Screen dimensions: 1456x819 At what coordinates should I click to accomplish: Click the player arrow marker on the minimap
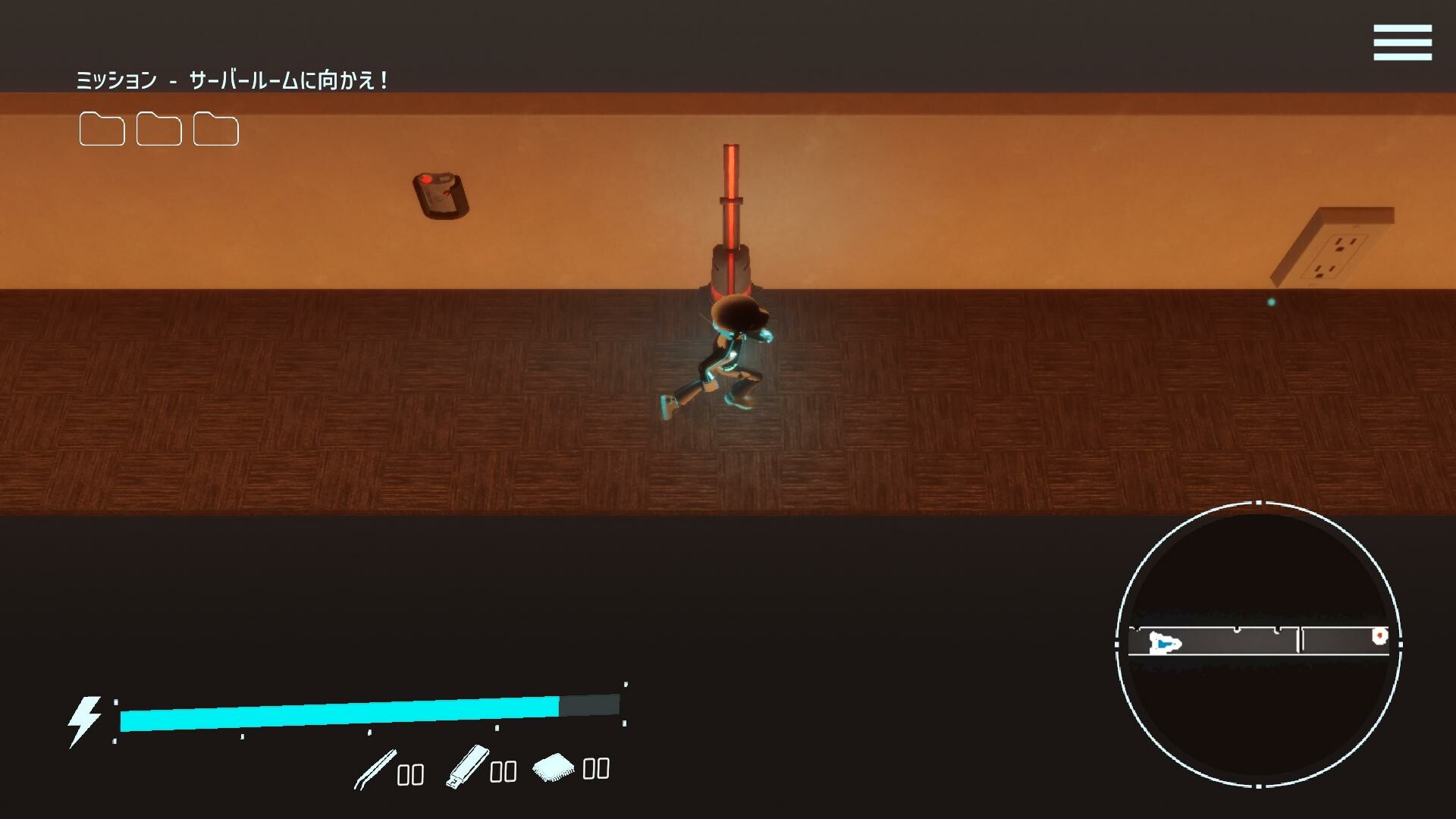click(1166, 644)
